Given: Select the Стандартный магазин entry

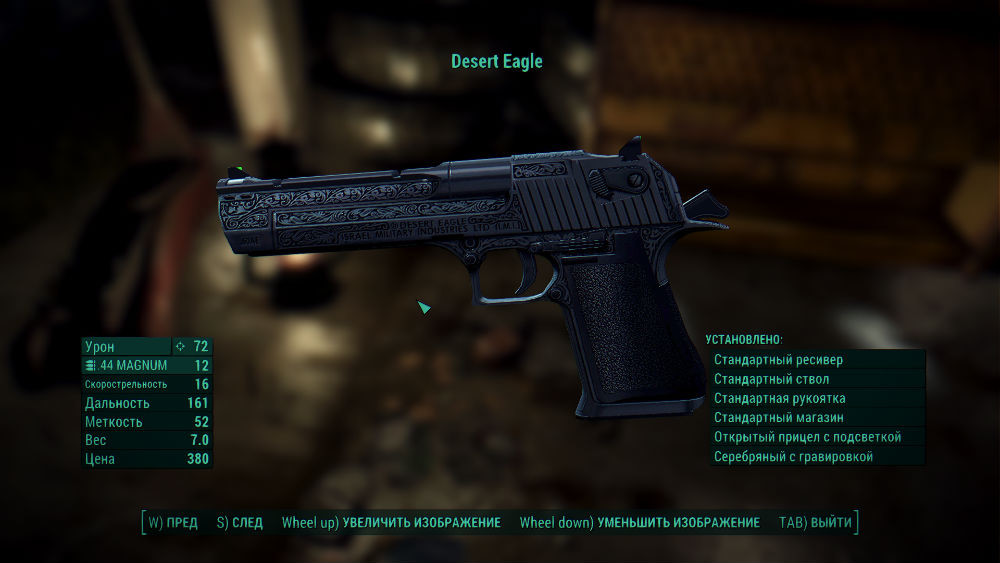Looking at the screenshot, I should 816,417.
